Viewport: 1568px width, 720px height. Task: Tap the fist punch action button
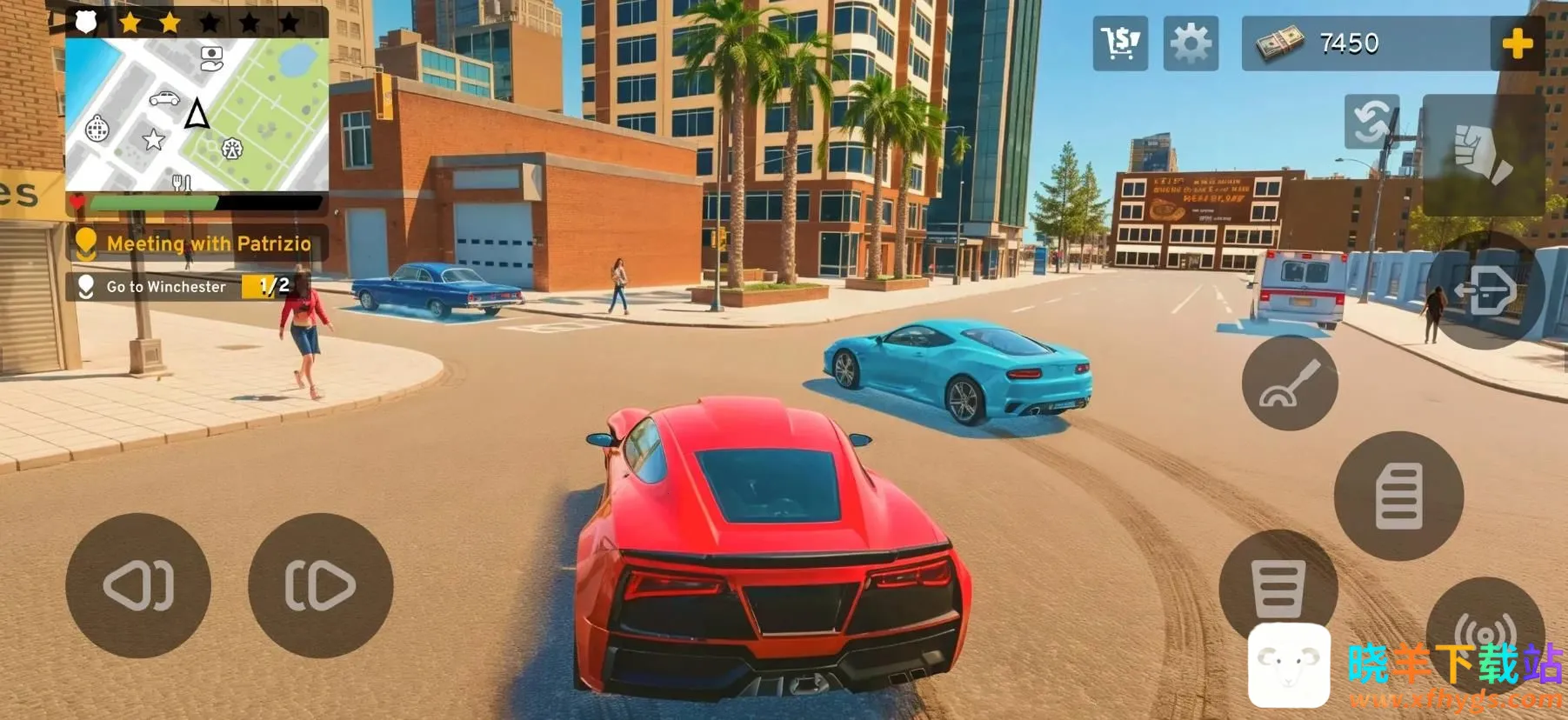[x=1484, y=156]
